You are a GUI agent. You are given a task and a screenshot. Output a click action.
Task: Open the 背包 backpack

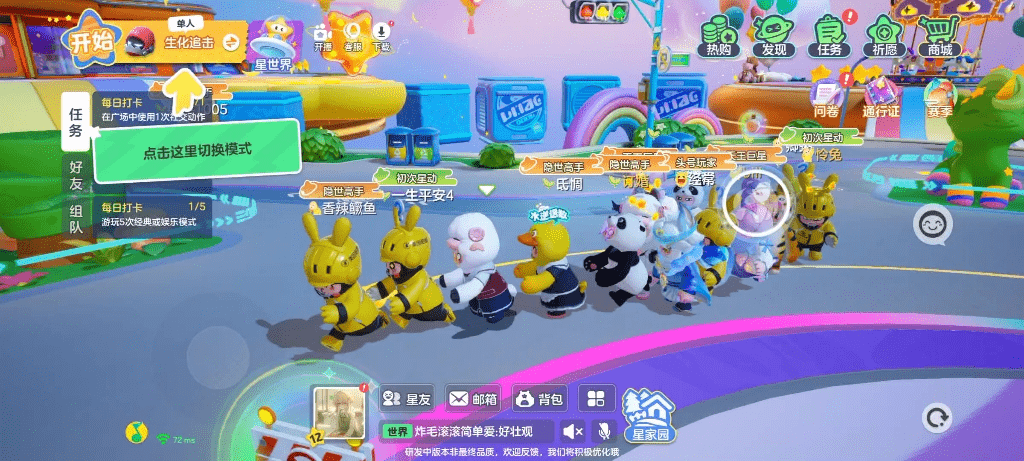540,399
